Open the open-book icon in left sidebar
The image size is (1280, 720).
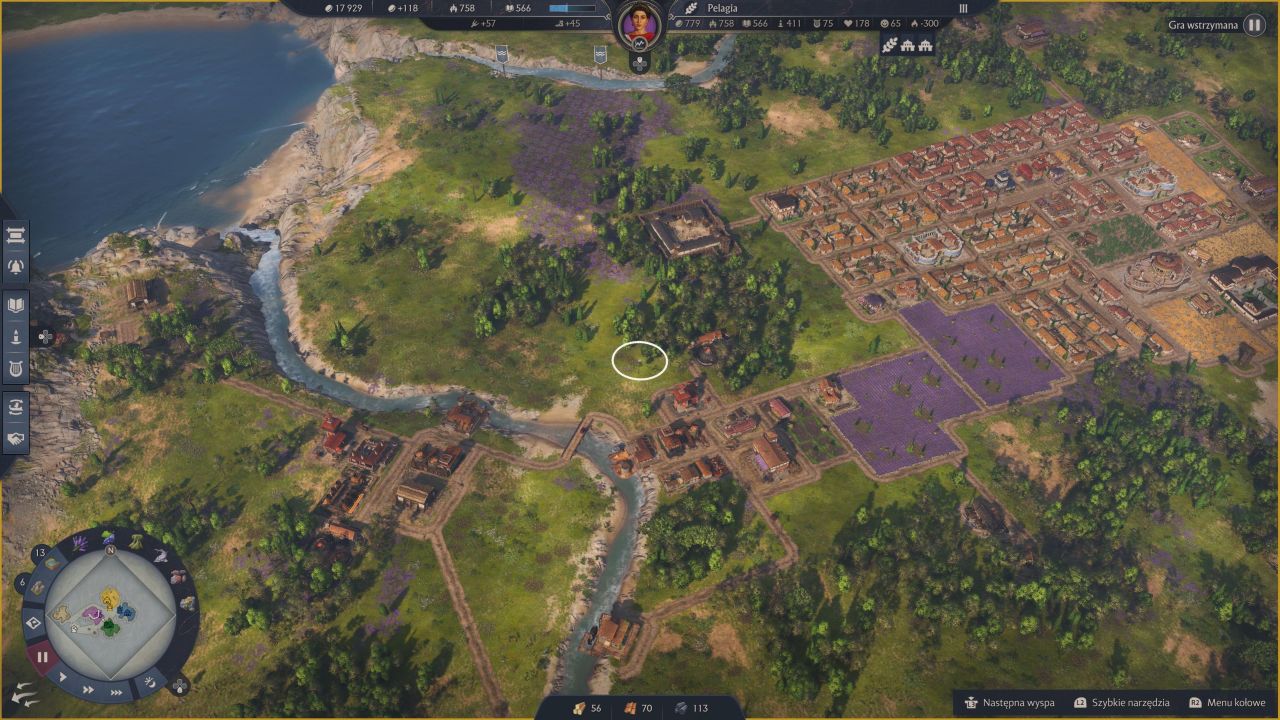pos(16,305)
